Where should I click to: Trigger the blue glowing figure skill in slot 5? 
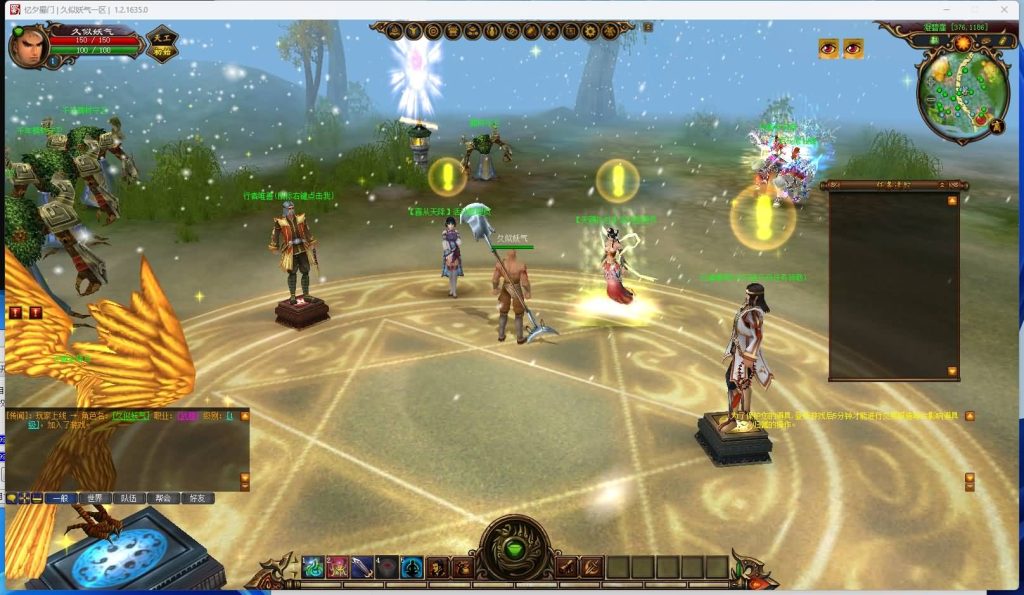(x=412, y=567)
